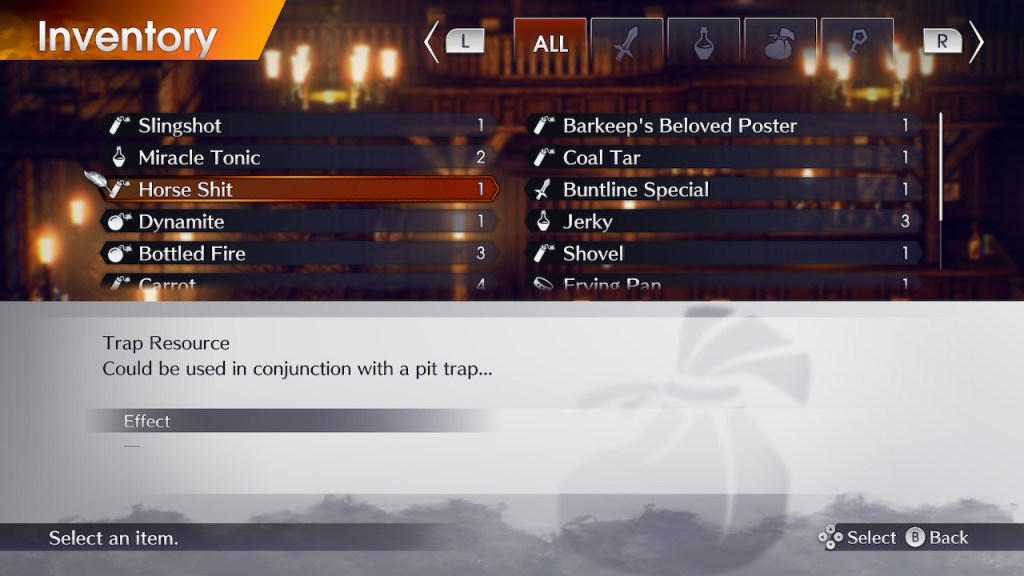This screenshot has width=1024, height=576.
Task: Select the Bottled Fire item
Action: click(300, 254)
